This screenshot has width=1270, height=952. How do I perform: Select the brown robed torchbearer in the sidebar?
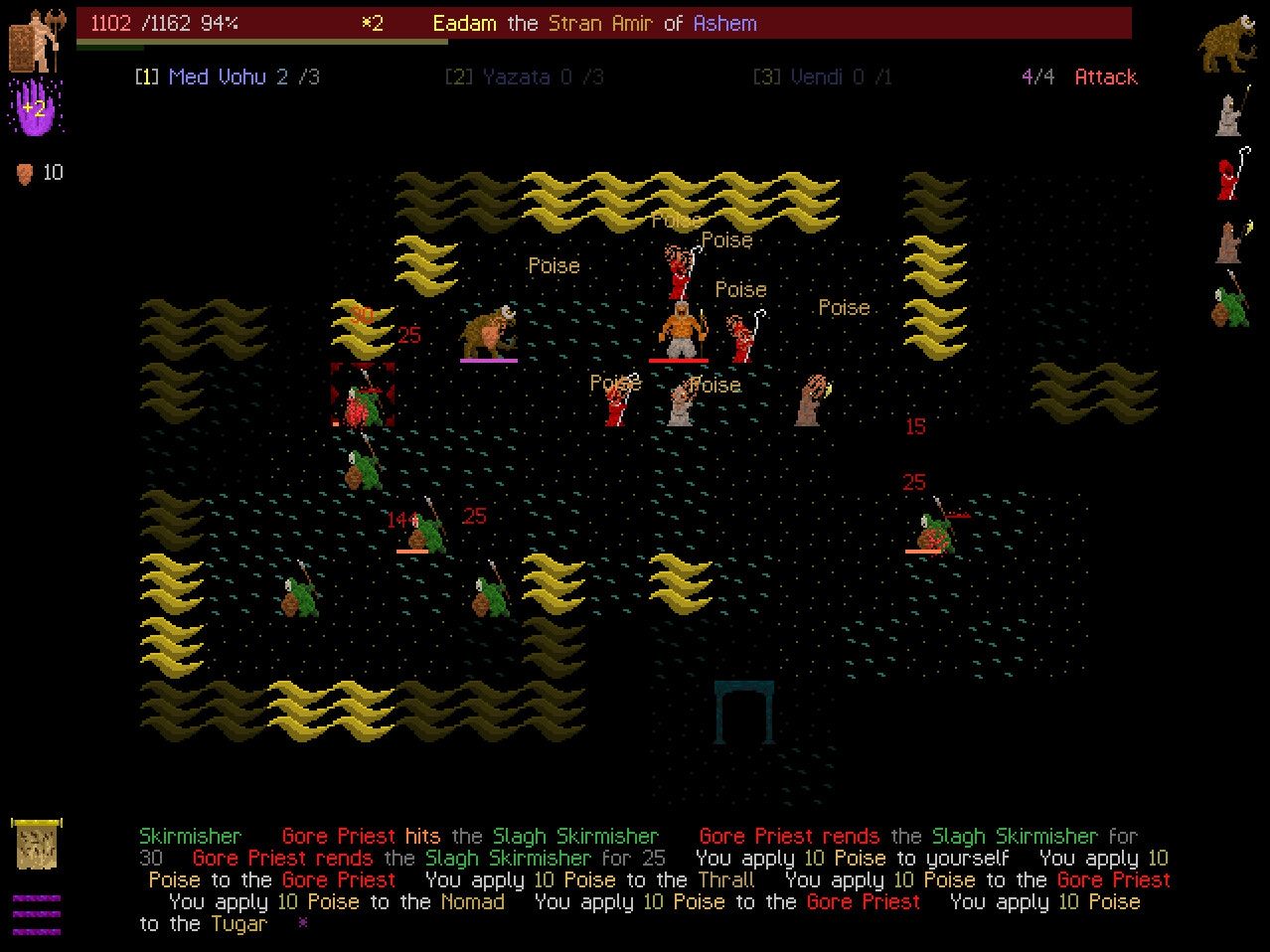click(1231, 240)
